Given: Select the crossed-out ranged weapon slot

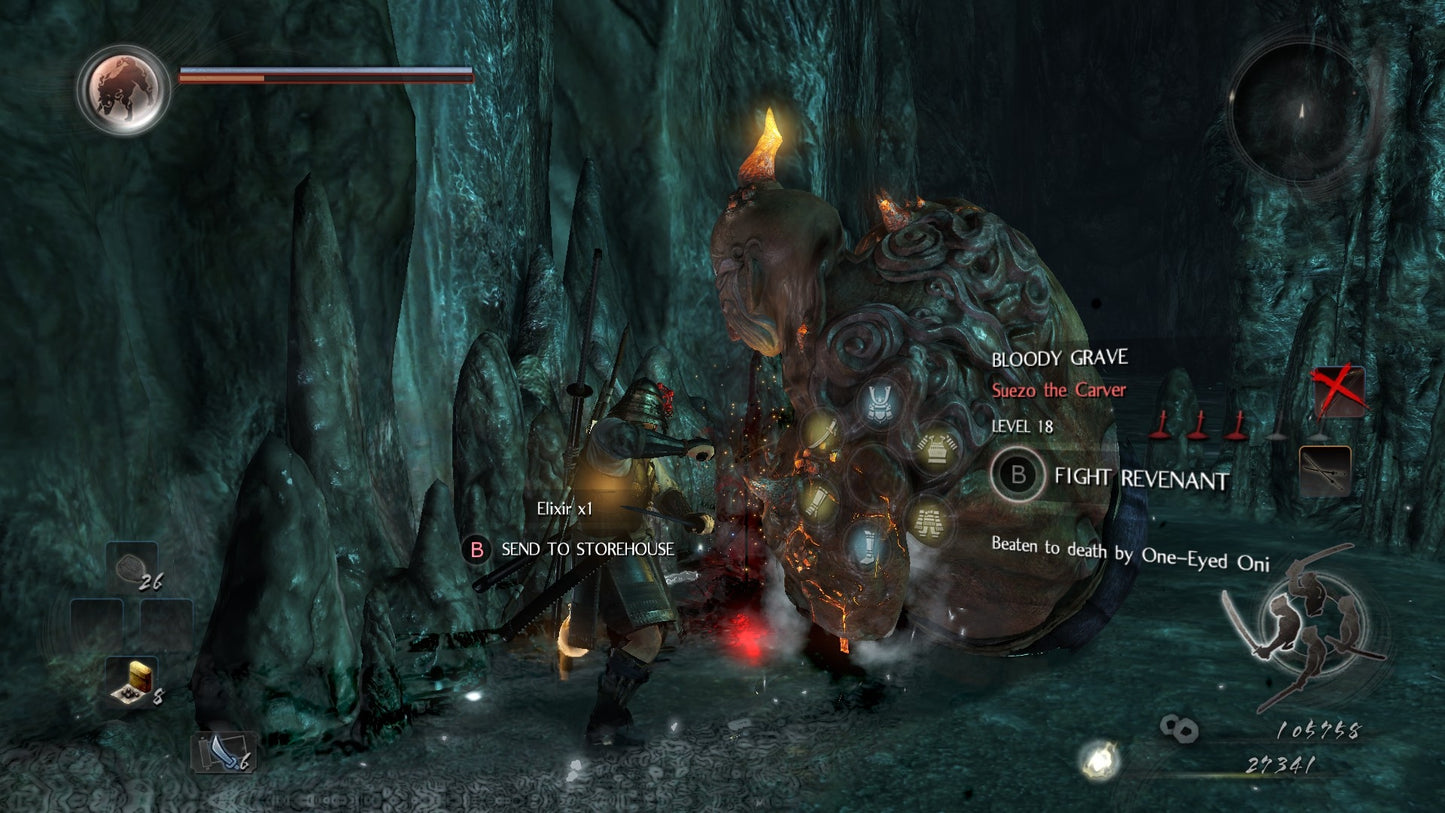Looking at the screenshot, I should (1337, 391).
